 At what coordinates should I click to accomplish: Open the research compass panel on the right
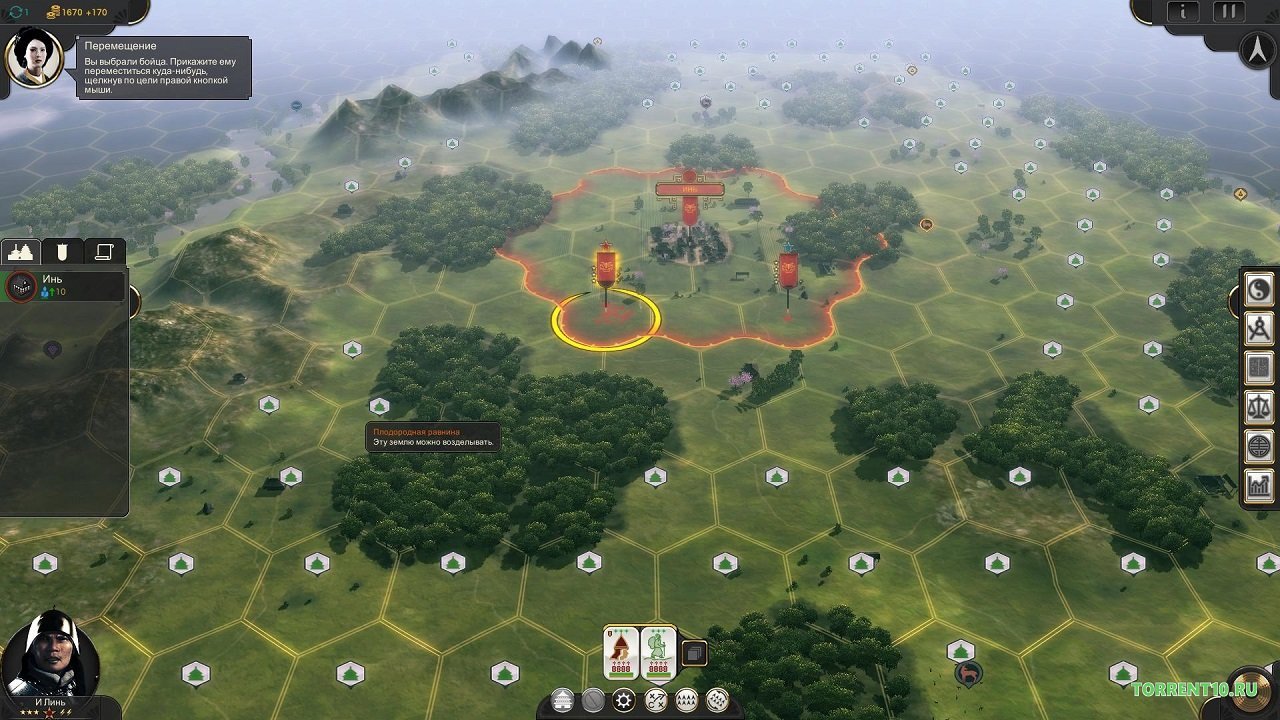click(x=1258, y=328)
